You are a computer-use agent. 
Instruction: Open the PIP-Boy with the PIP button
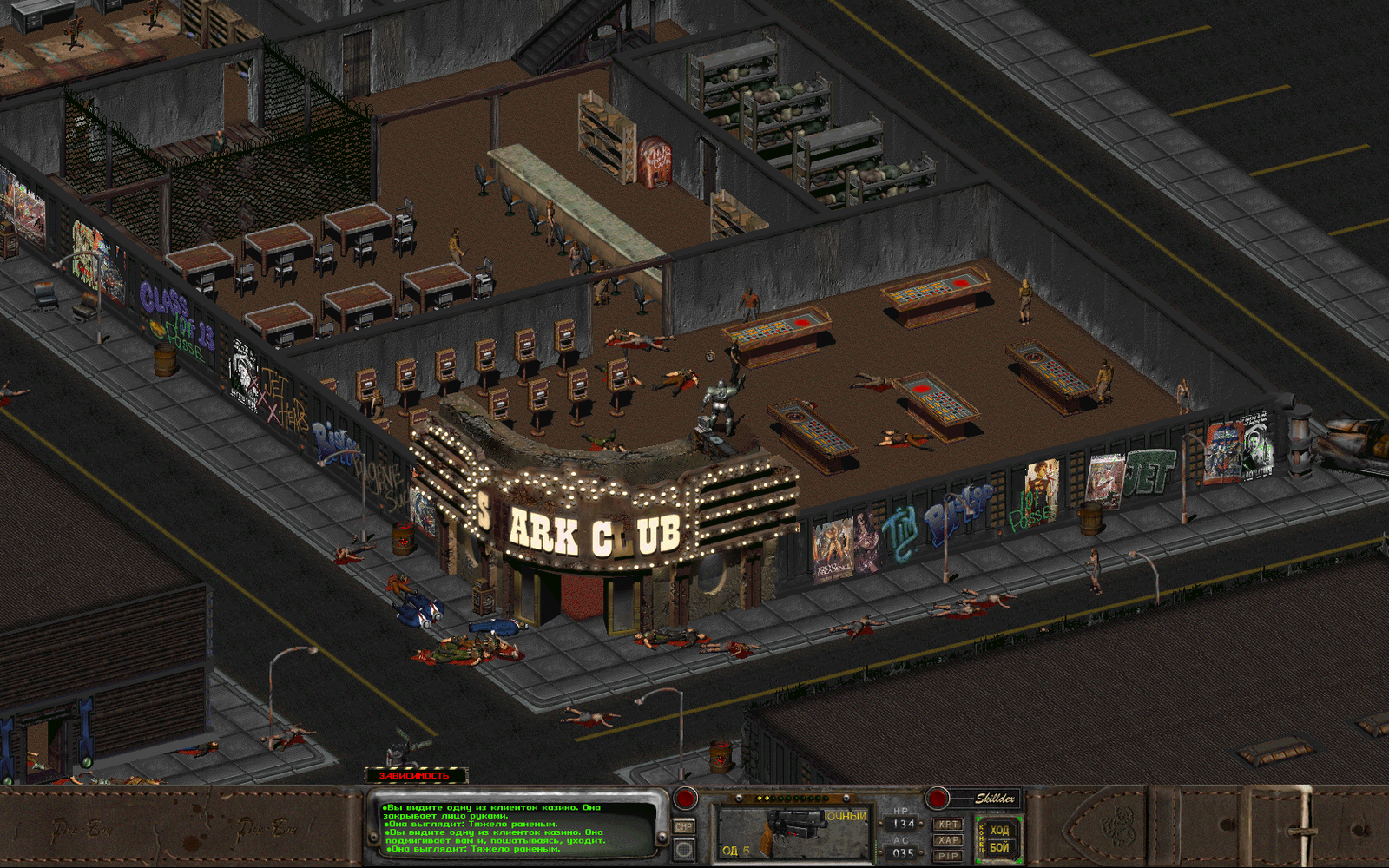948,856
